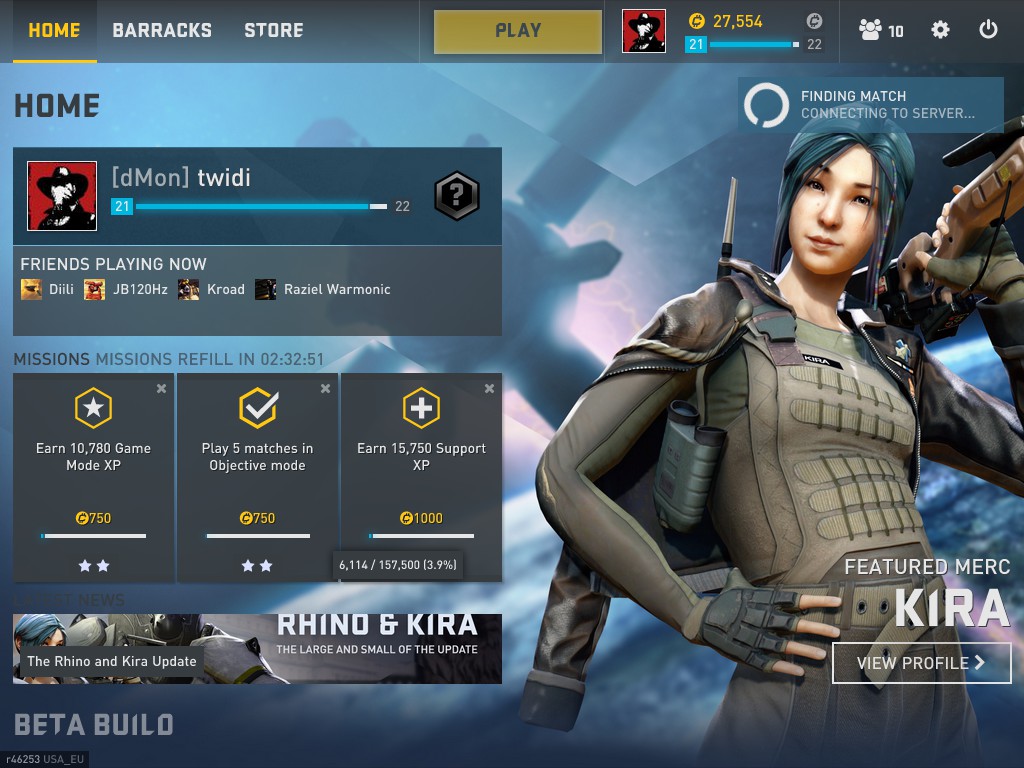Dismiss the Game Mode XP mission
This screenshot has width=1024, height=768.
(x=162, y=389)
